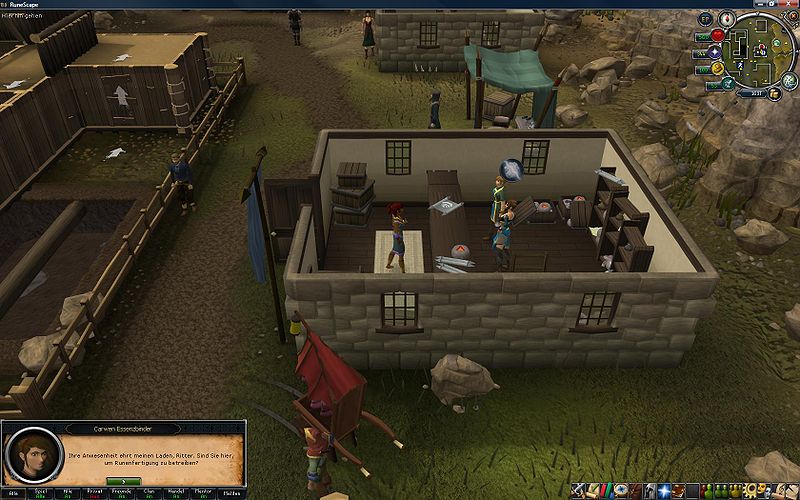Screen dimensions: 800x500
Task: Open the friends list green figure tab
Action: click(705, 491)
